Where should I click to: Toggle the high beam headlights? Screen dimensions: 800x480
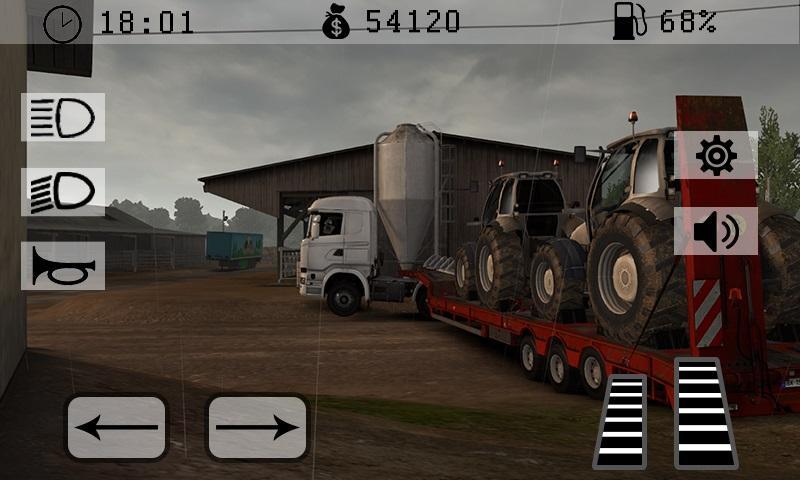point(63,117)
